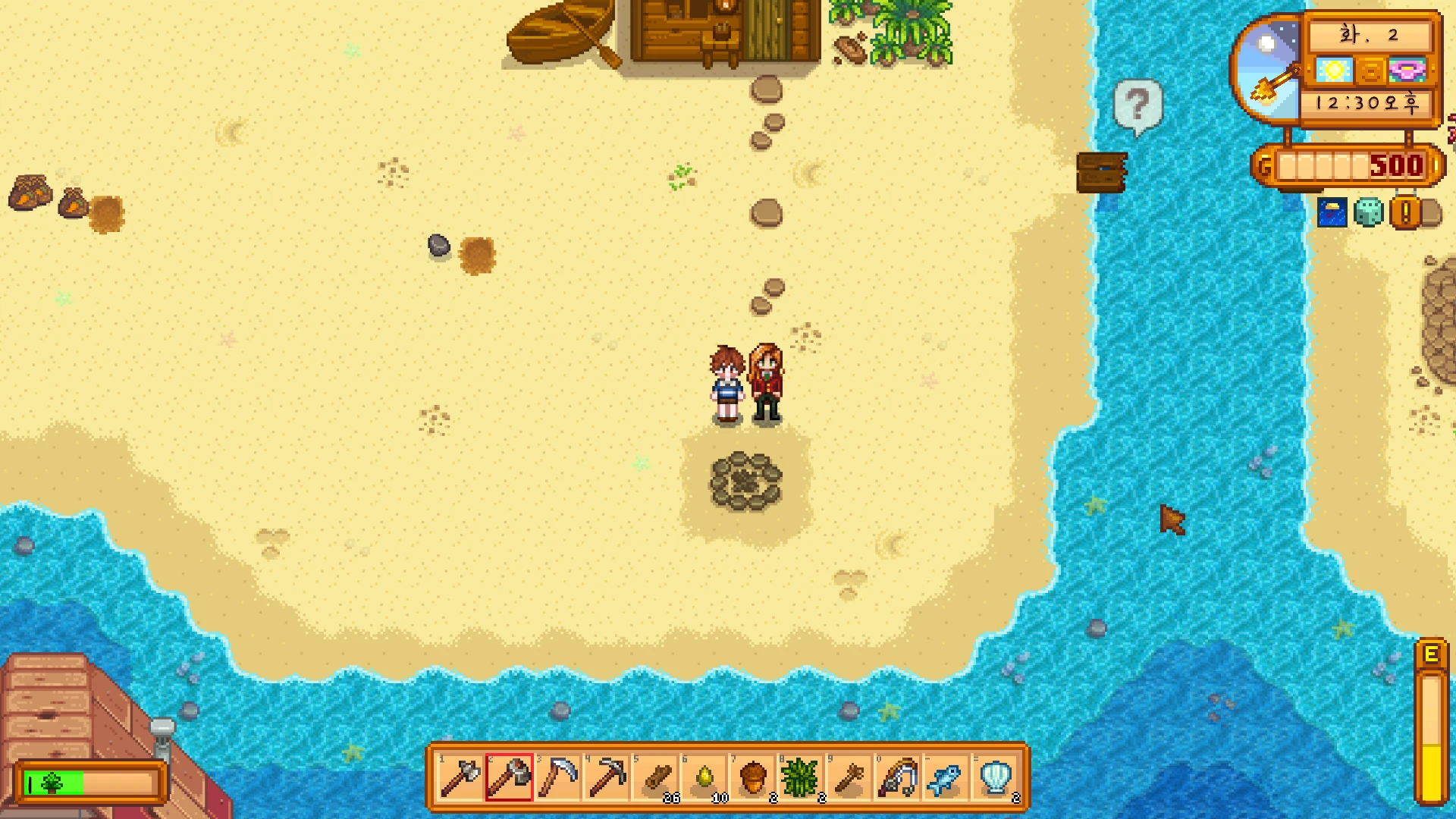Select the tool in hotbar slot 1

coord(460,777)
